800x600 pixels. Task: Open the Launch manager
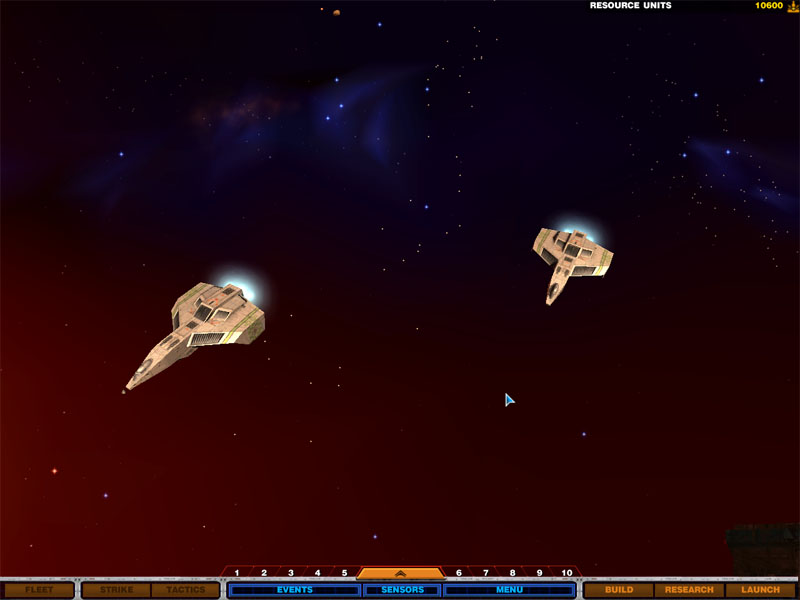(x=760, y=590)
